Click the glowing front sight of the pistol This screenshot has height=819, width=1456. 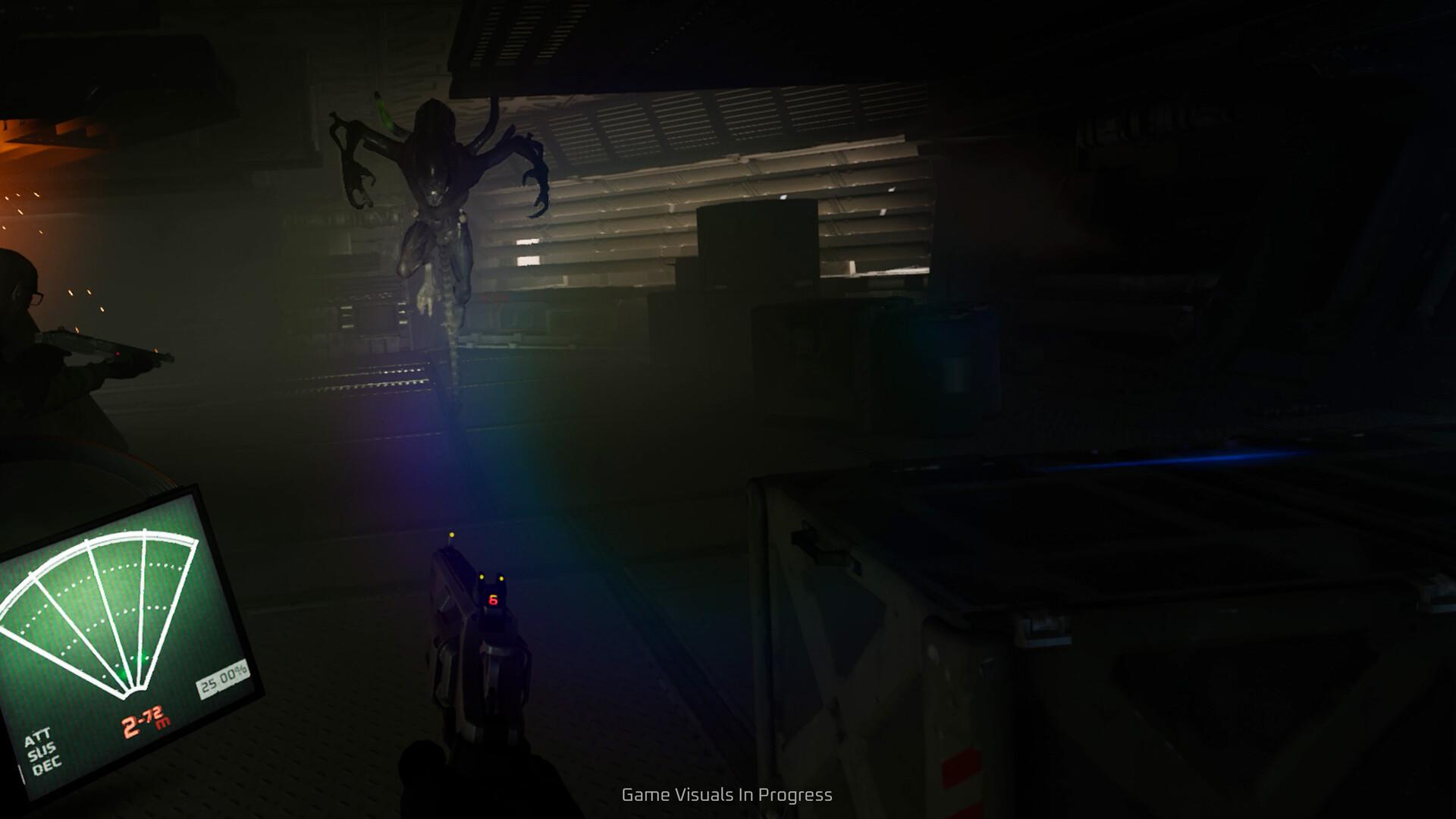point(452,536)
